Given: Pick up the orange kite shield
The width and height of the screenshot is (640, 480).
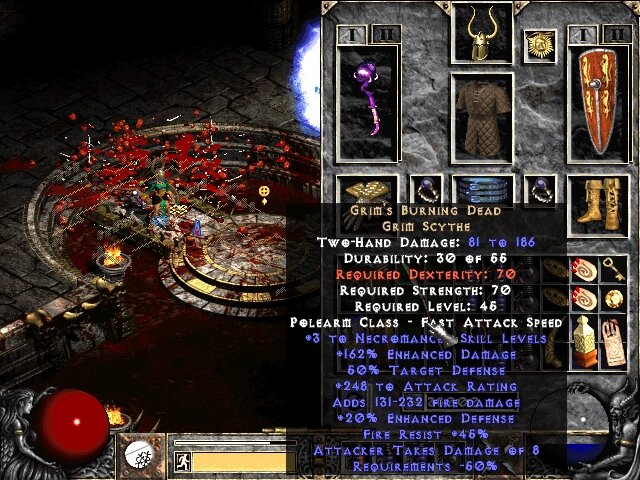Looking at the screenshot, I should (598, 105).
